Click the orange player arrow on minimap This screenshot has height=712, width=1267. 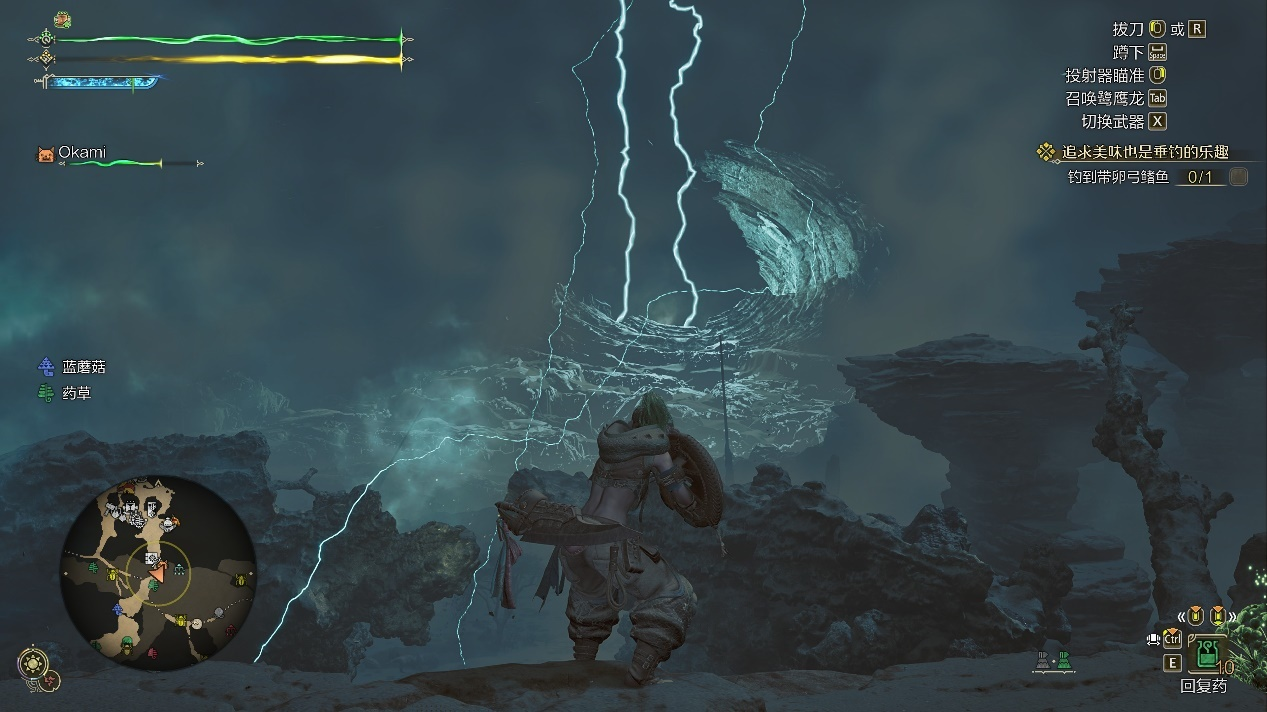(156, 573)
